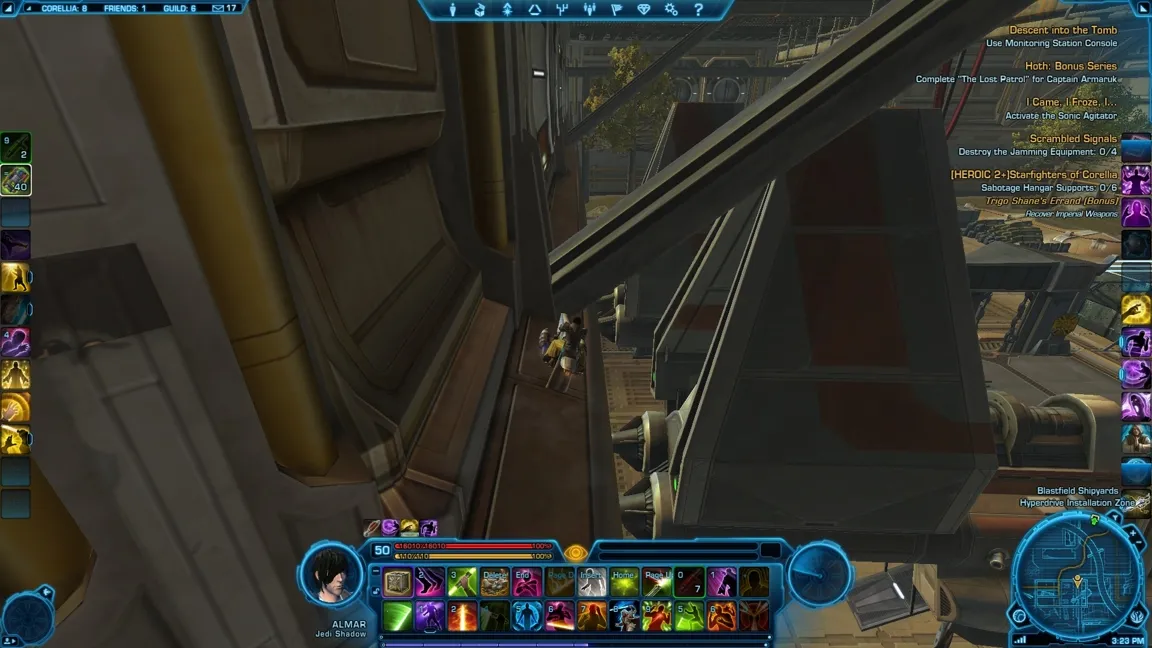Open the character sheet from top menu
1152x648 pixels.
pyautogui.click(x=453, y=10)
